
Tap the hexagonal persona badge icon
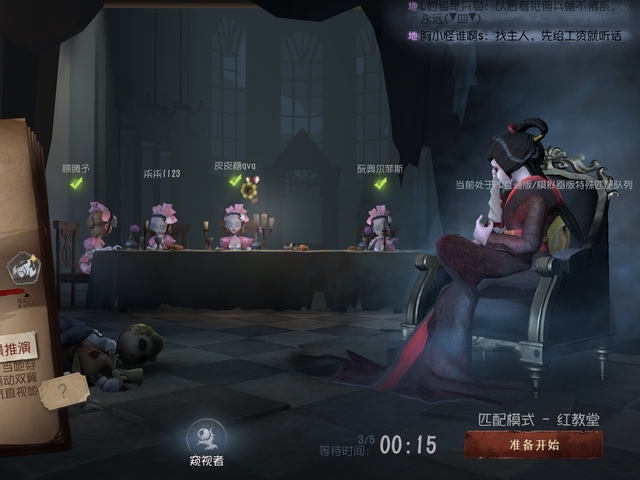point(22,268)
